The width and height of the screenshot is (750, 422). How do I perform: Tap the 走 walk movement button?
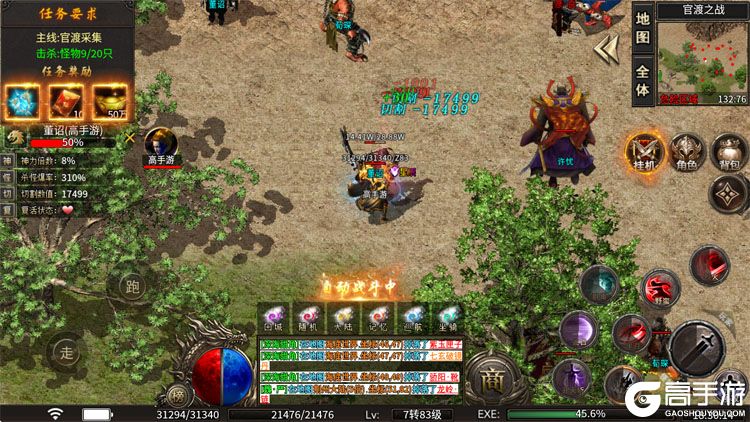(x=68, y=352)
